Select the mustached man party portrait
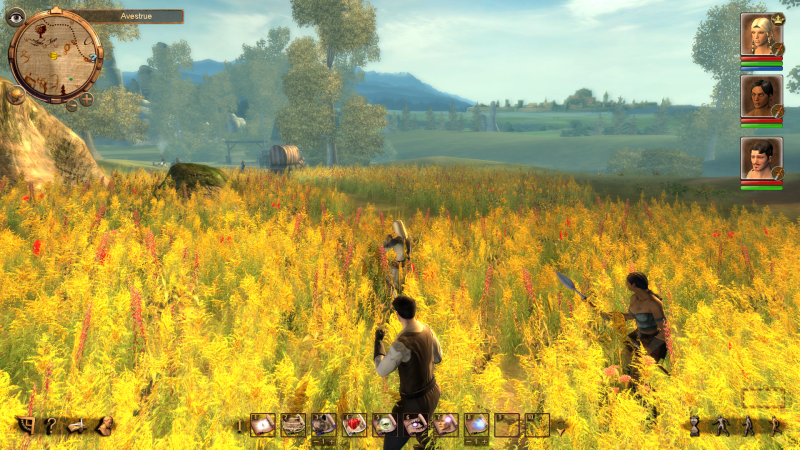The image size is (800, 450). point(760,158)
